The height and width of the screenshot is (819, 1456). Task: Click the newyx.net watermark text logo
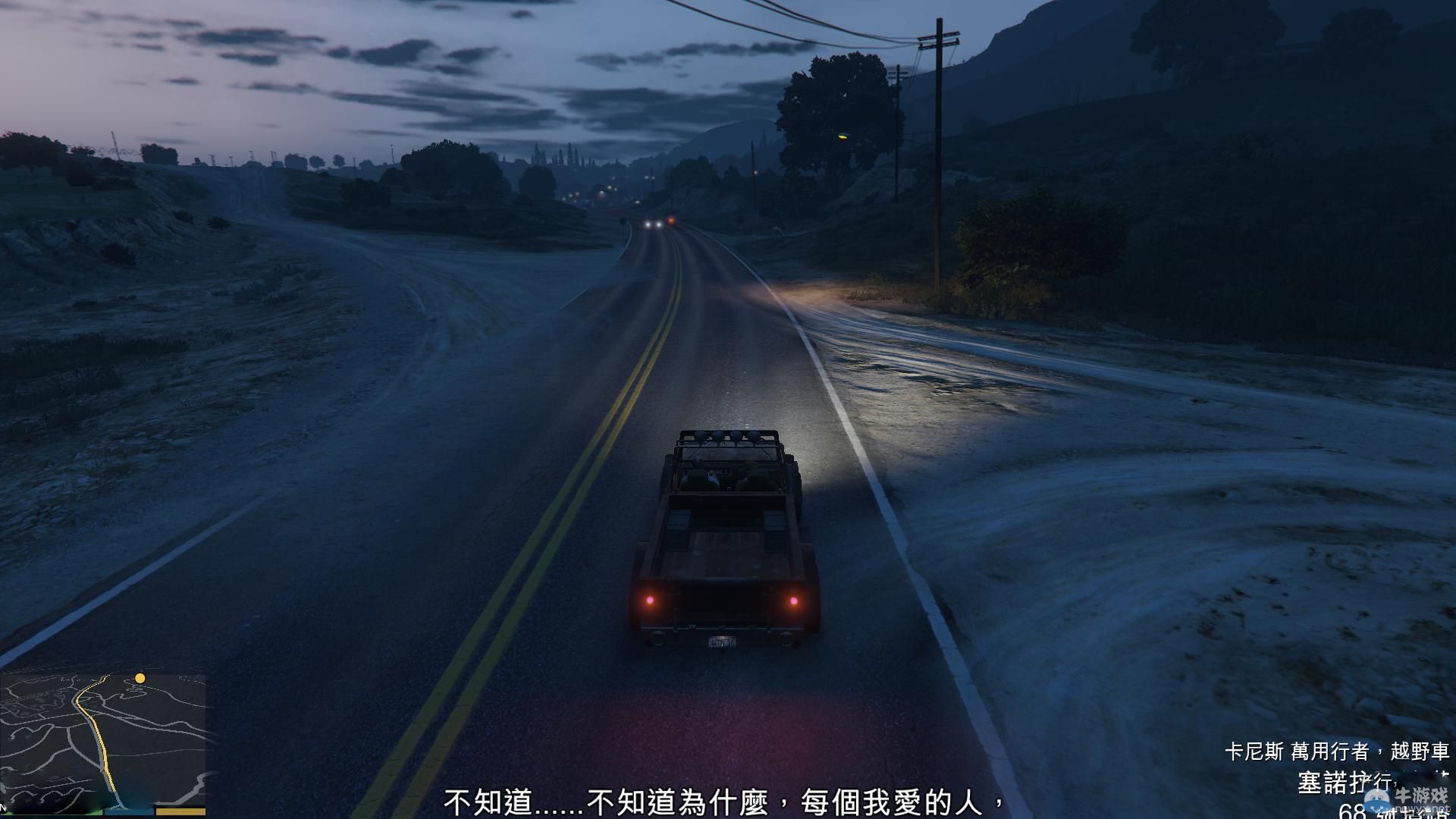click(1420, 808)
